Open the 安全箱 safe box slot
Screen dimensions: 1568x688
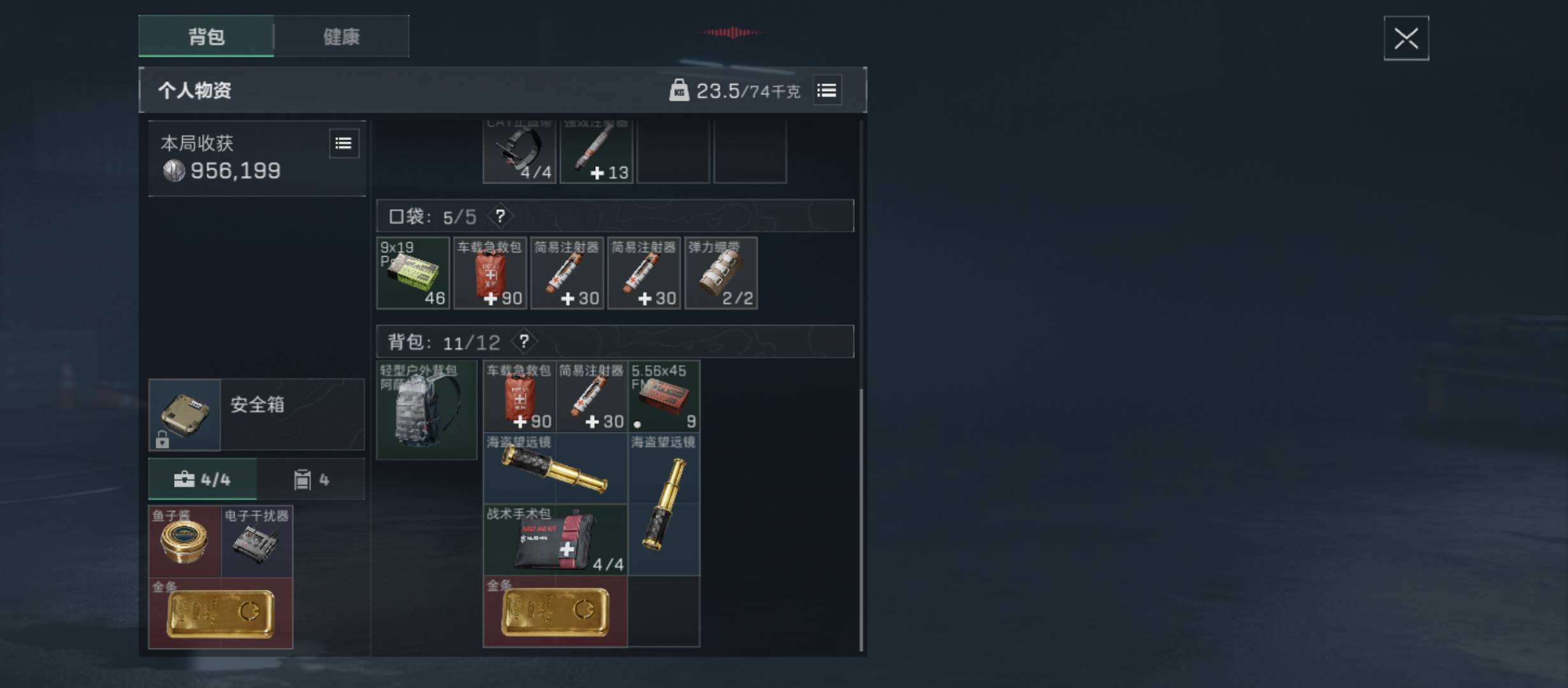coord(185,415)
